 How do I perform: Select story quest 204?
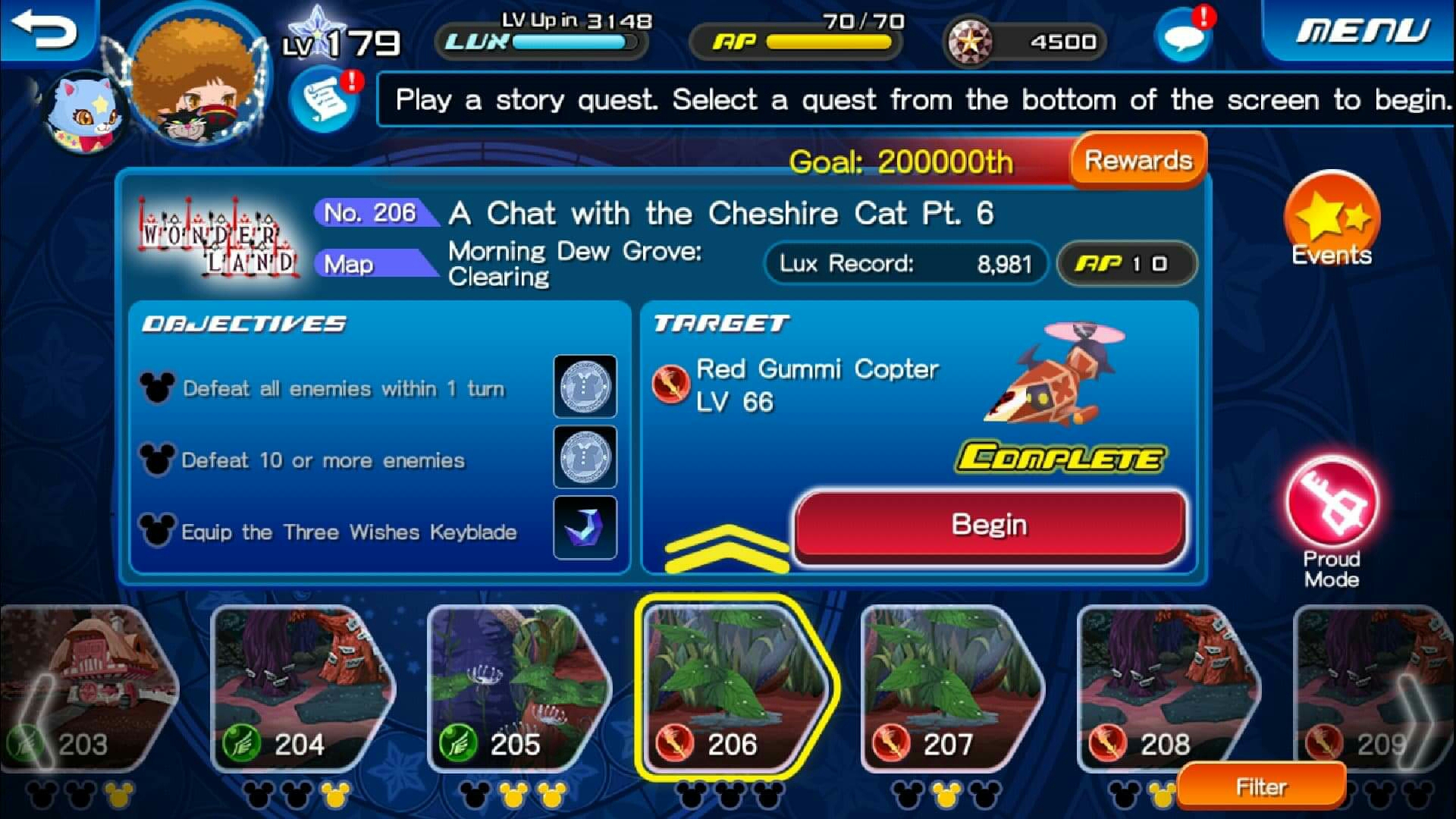click(300, 690)
